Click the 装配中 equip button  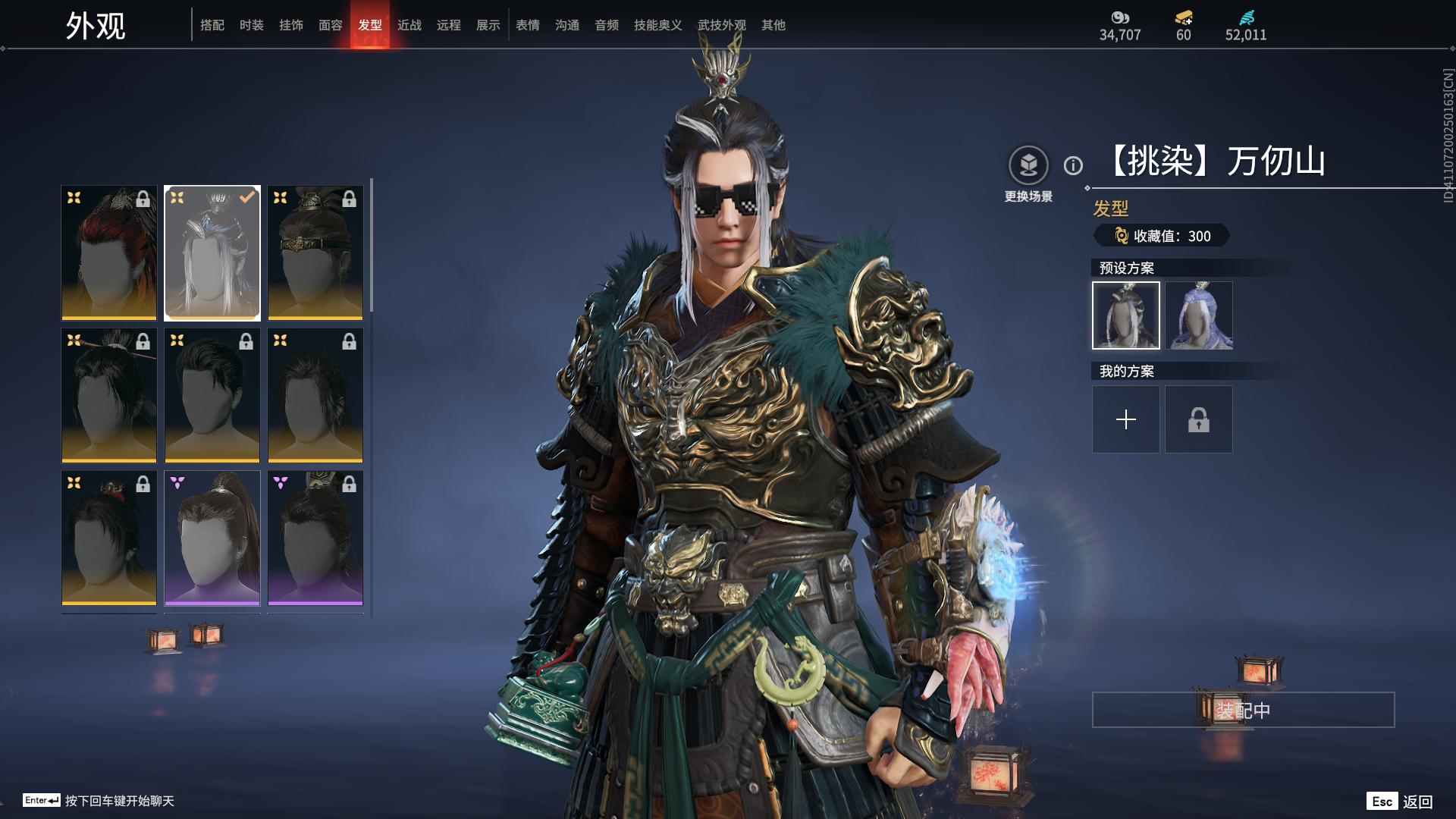1243,710
